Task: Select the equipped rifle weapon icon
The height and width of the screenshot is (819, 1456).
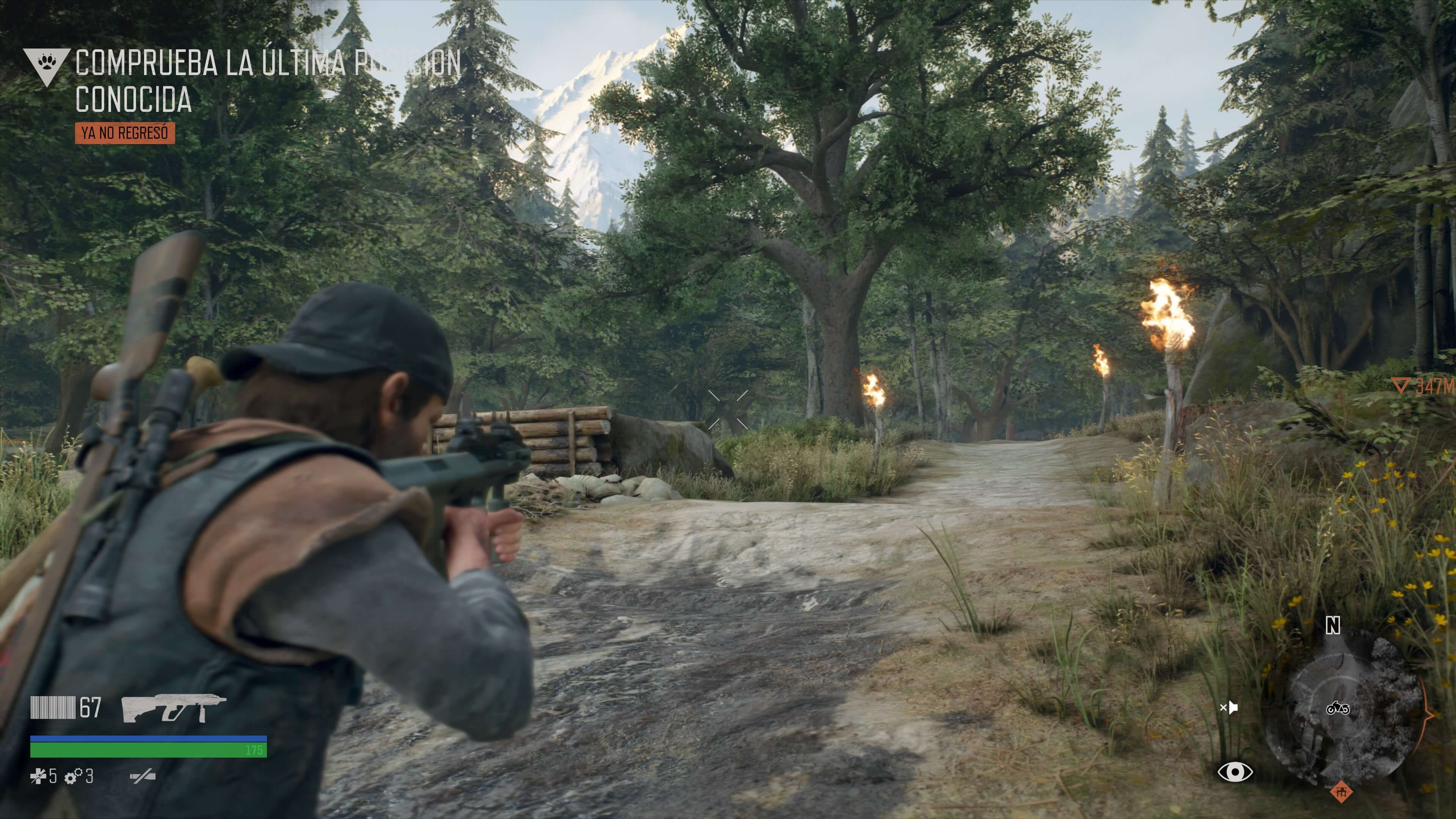Action: coord(173,708)
